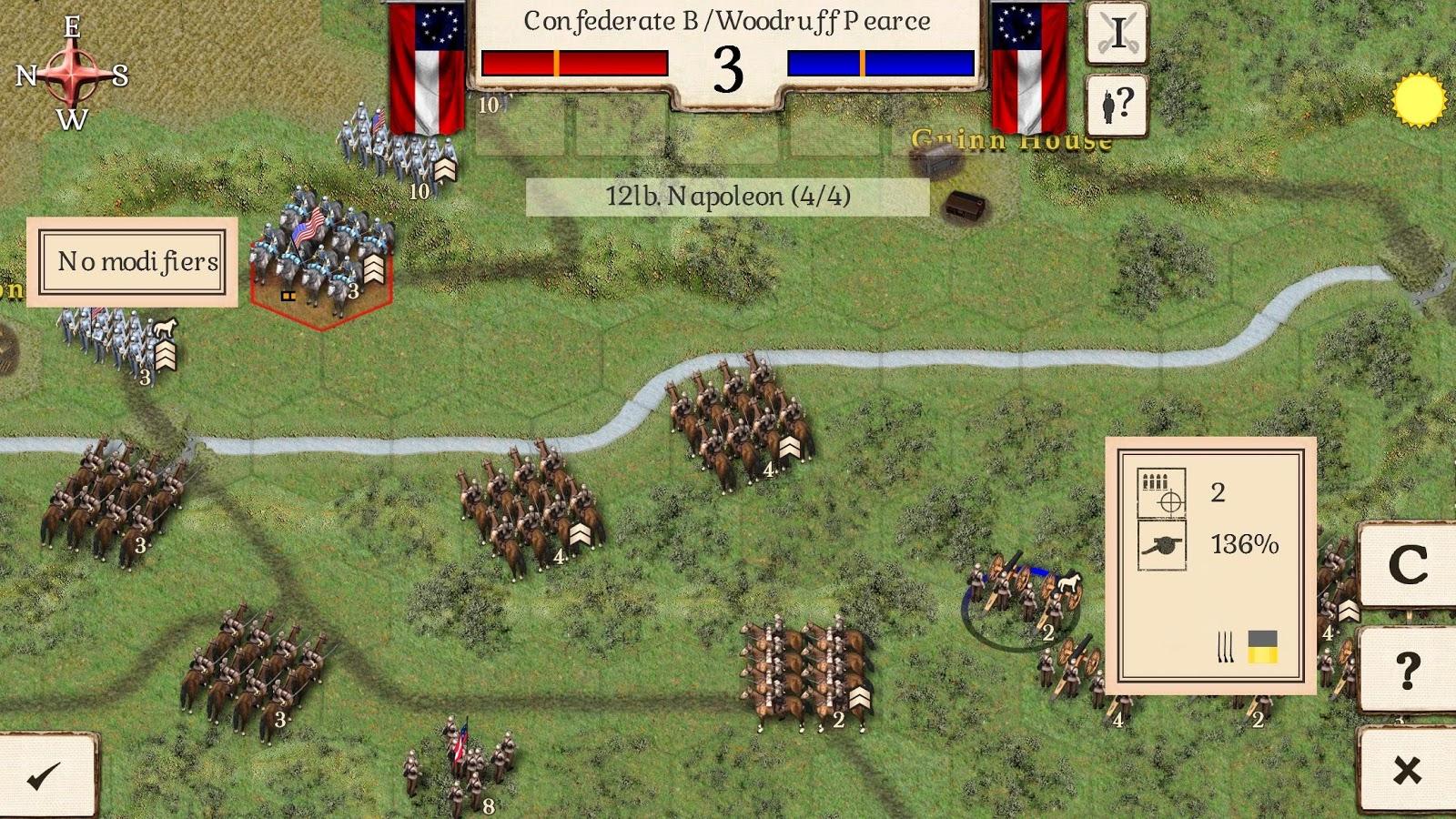Cancel with the X button
Screen dimensions: 1456x819
coord(1407,771)
